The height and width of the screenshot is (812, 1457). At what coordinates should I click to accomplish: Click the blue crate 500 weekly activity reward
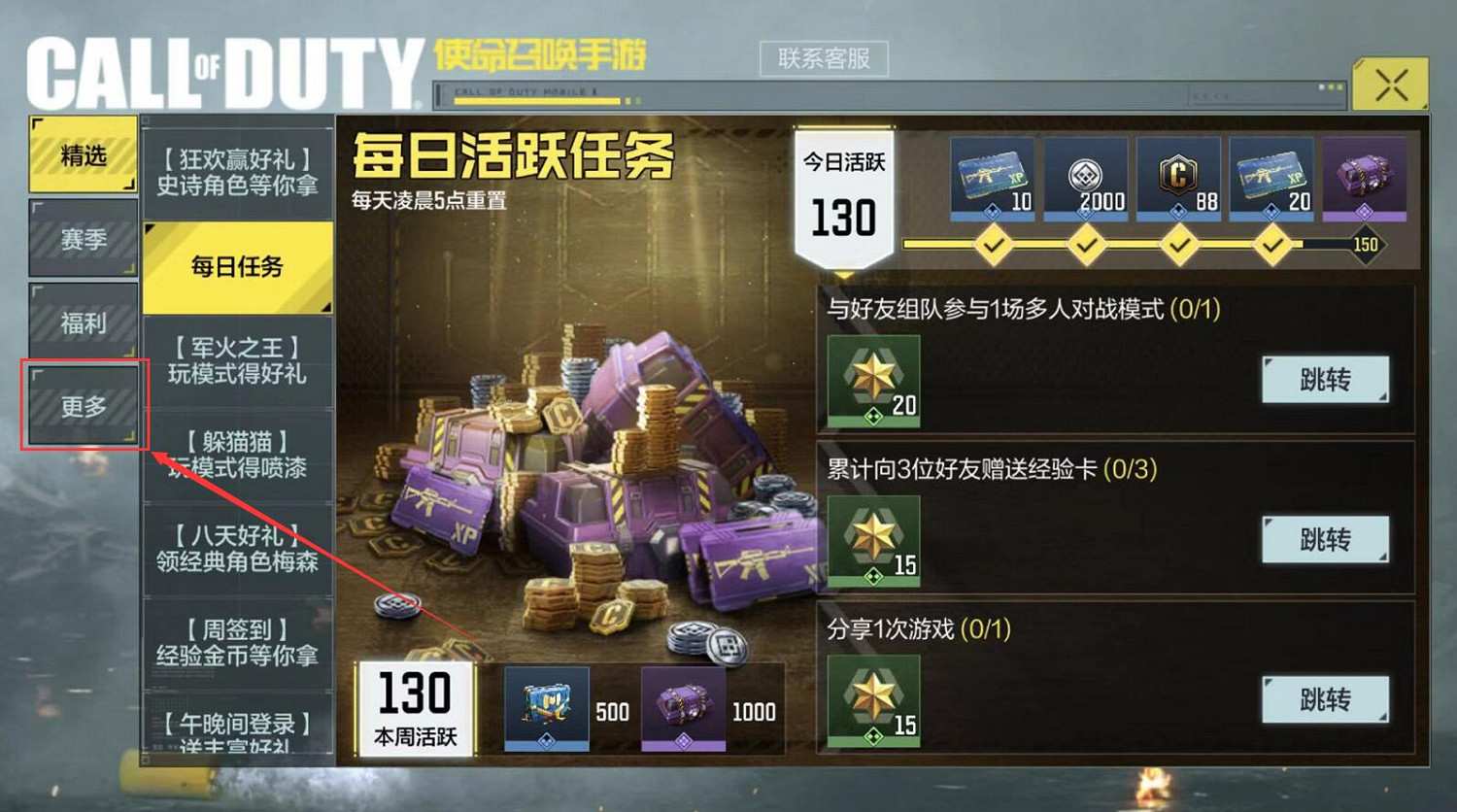click(x=546, y=709)
